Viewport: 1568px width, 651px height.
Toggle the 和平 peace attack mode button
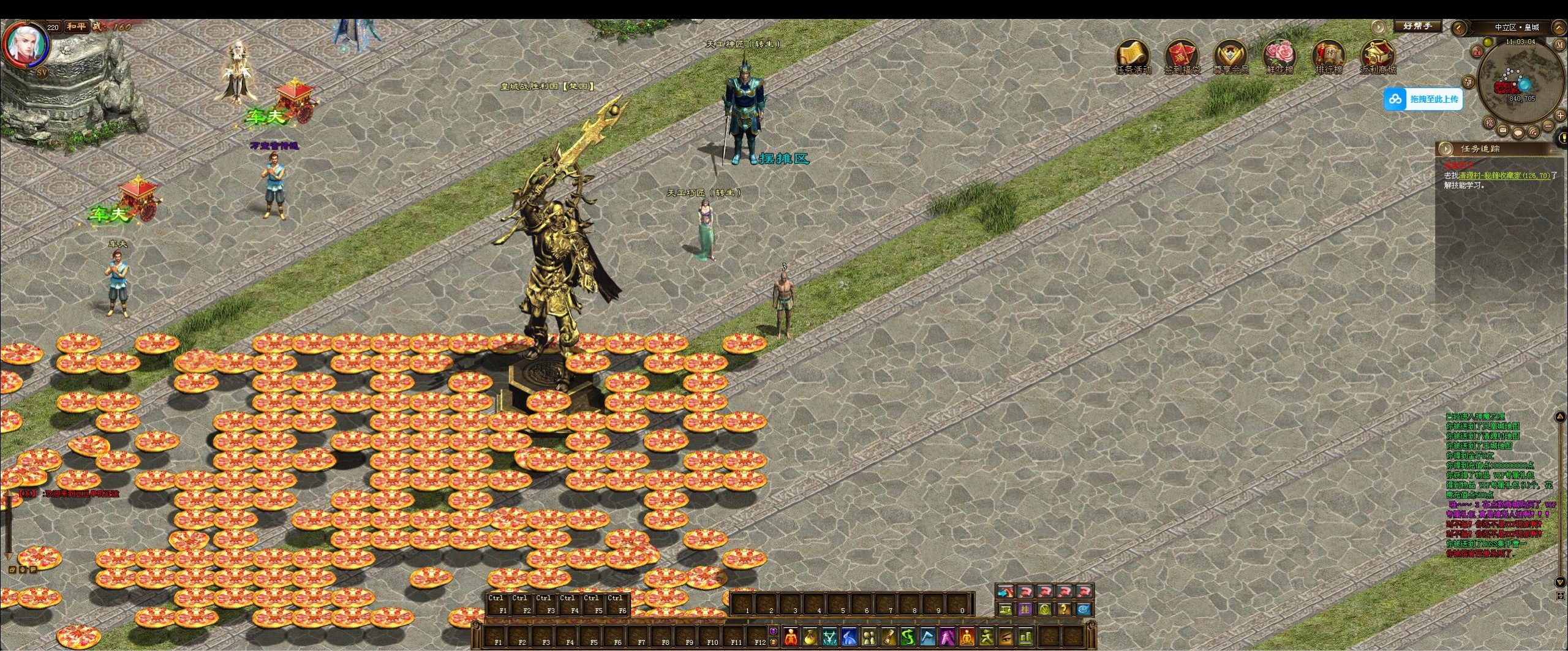tap(77, 27)
